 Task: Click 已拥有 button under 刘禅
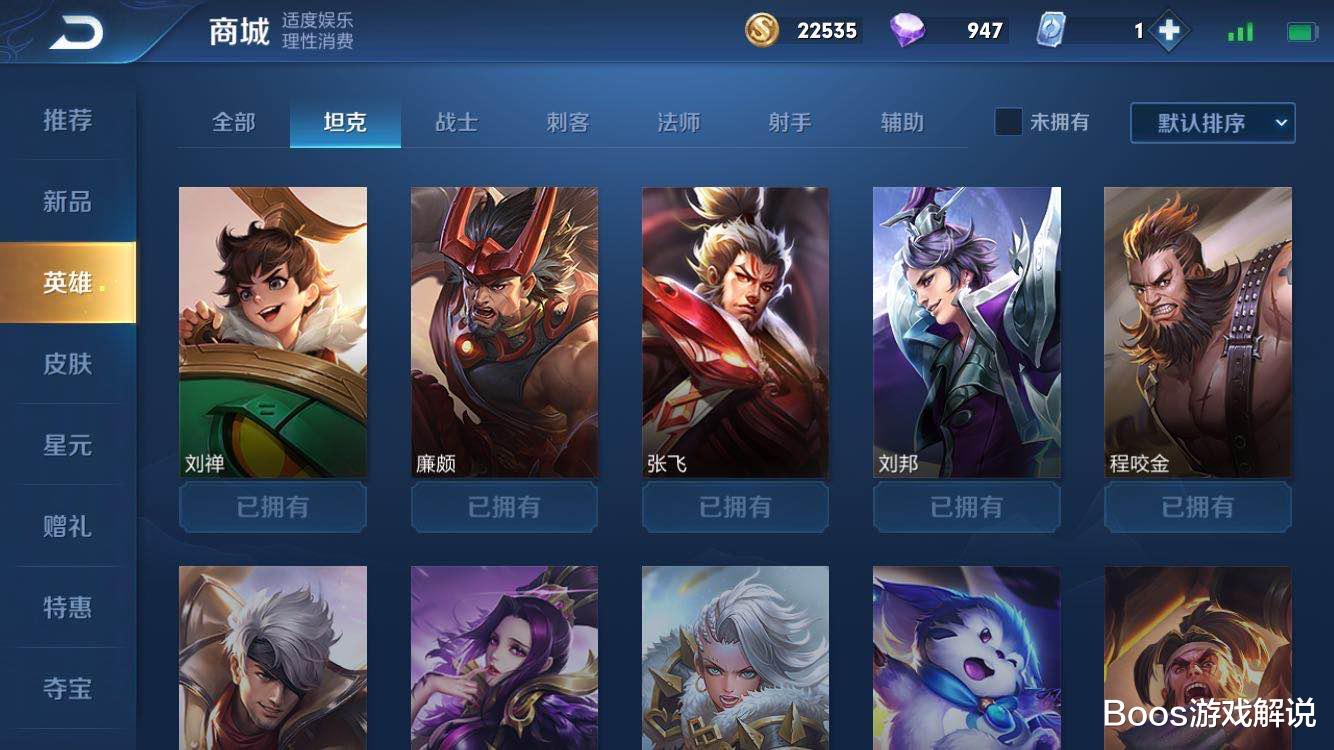tap(272, 507)
